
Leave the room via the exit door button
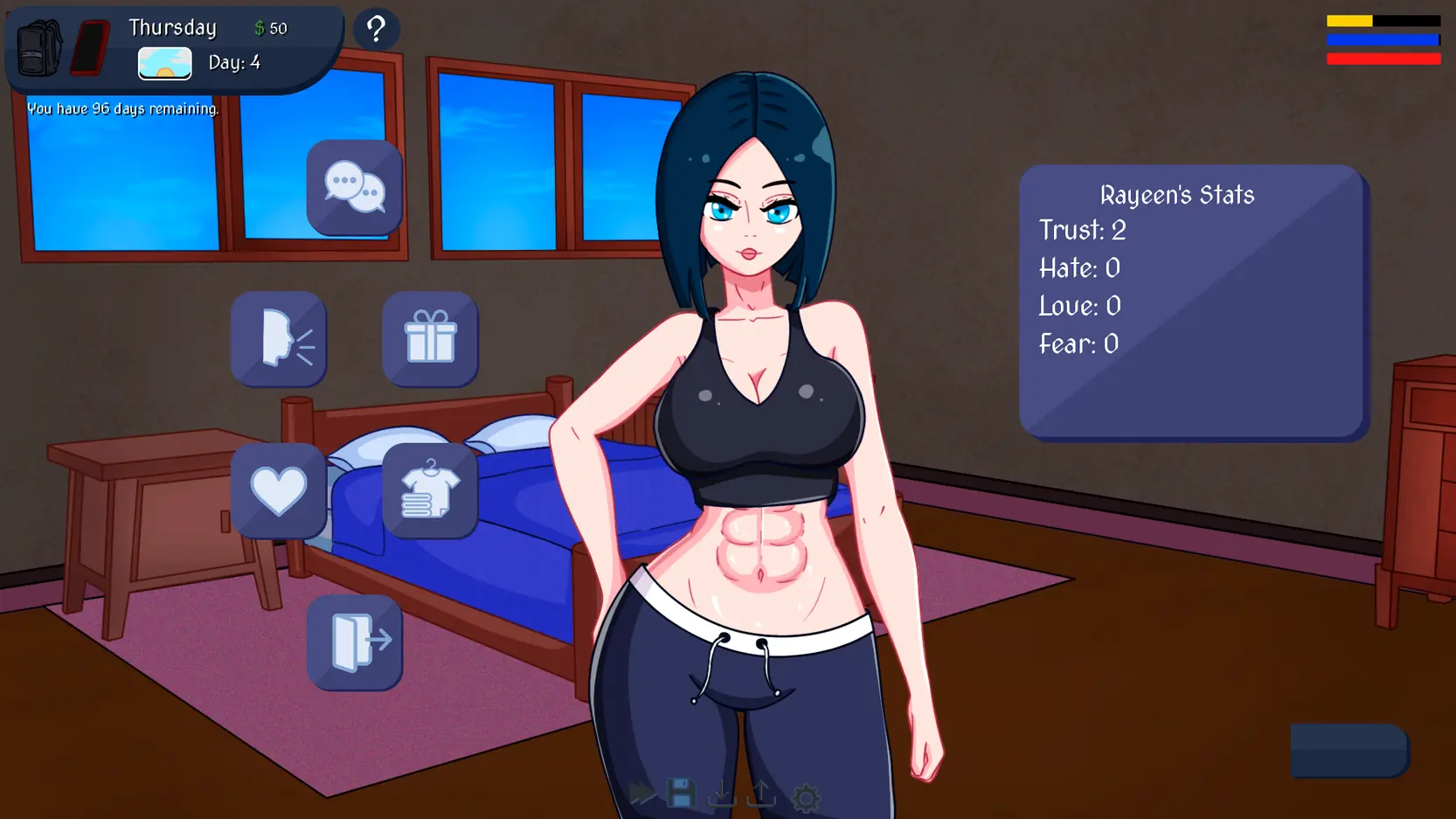pyautogui.click(x=354, y=642)
